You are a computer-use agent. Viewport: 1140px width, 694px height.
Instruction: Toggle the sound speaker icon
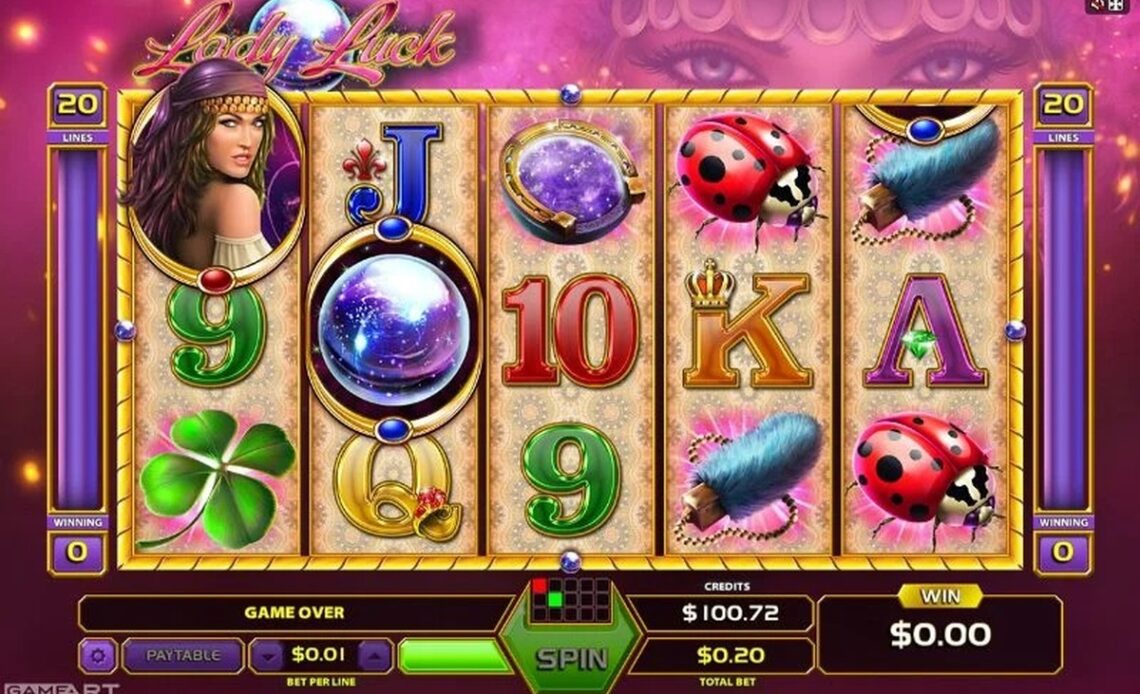(1094, 6)
